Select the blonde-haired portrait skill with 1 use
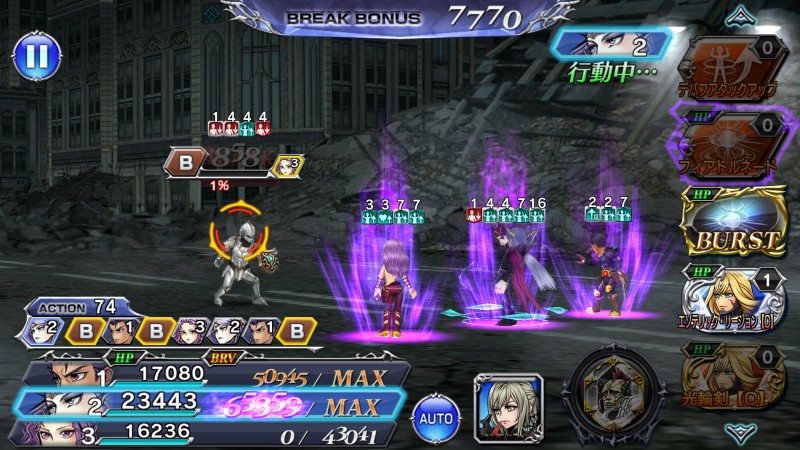Image resolution: width=800 pixels, height=450 pixels. point(733,296)
